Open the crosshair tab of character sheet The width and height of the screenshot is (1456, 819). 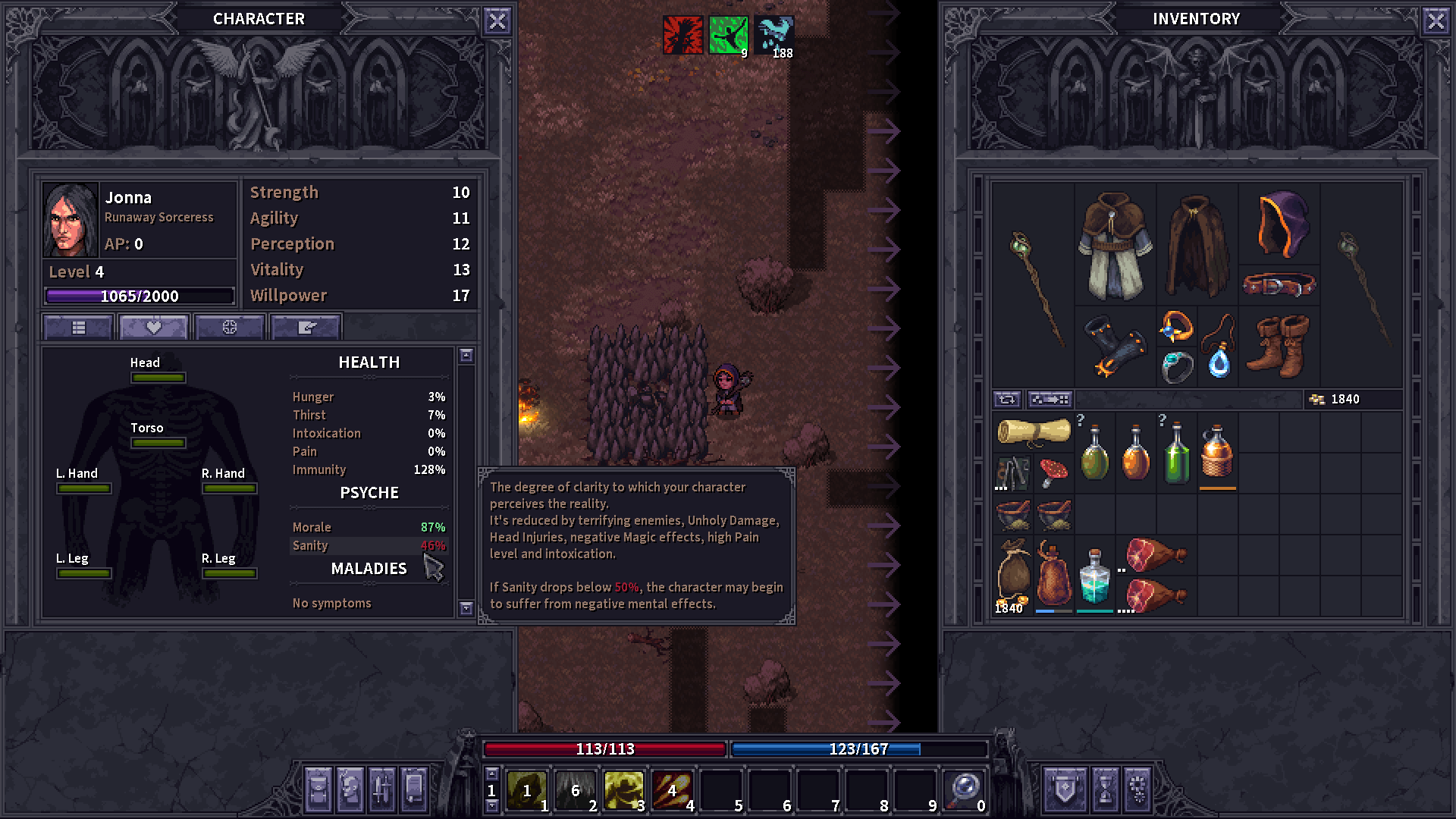pos(229,328)
